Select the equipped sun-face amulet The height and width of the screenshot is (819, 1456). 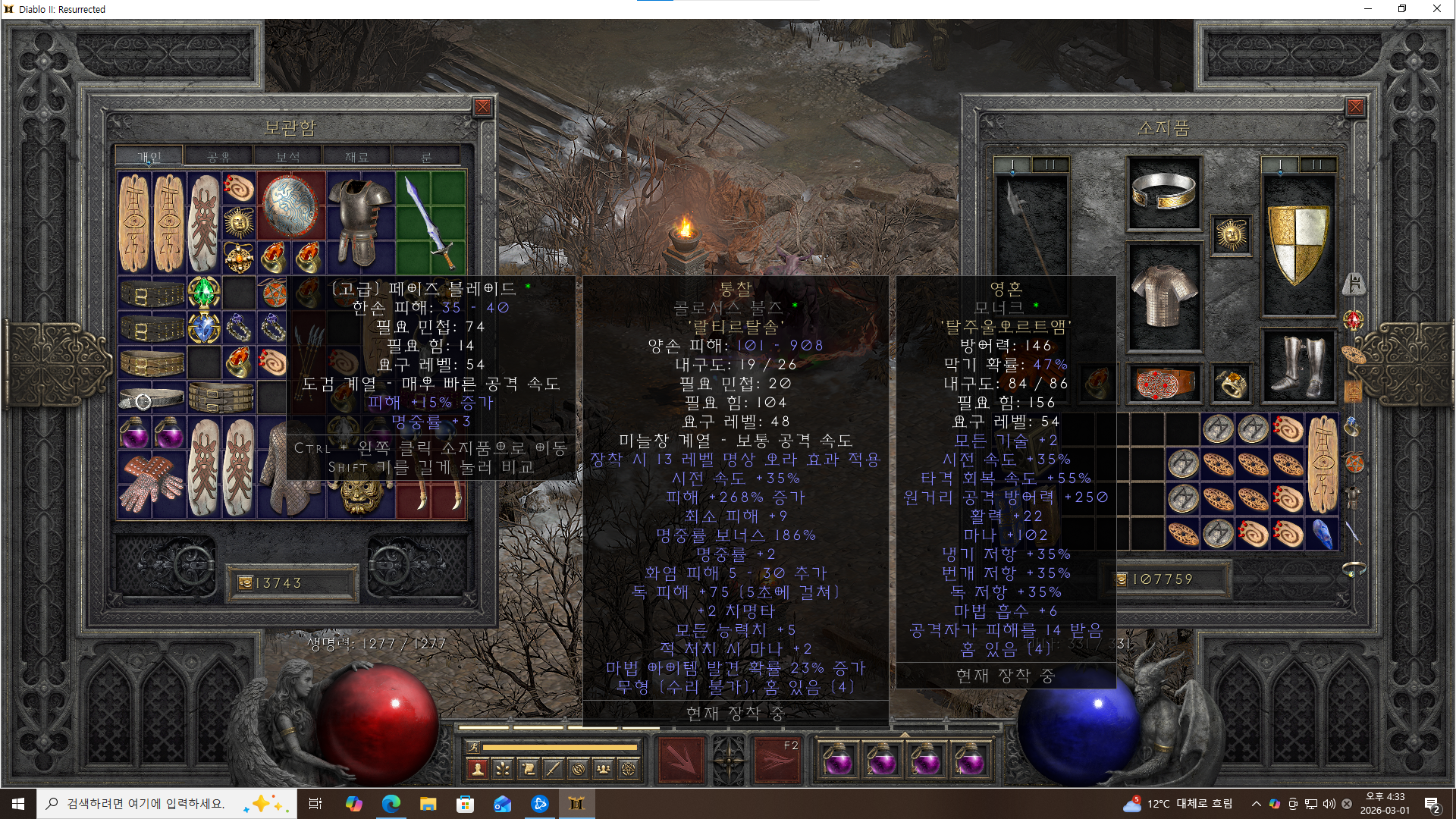click(x=1231, y=235)
